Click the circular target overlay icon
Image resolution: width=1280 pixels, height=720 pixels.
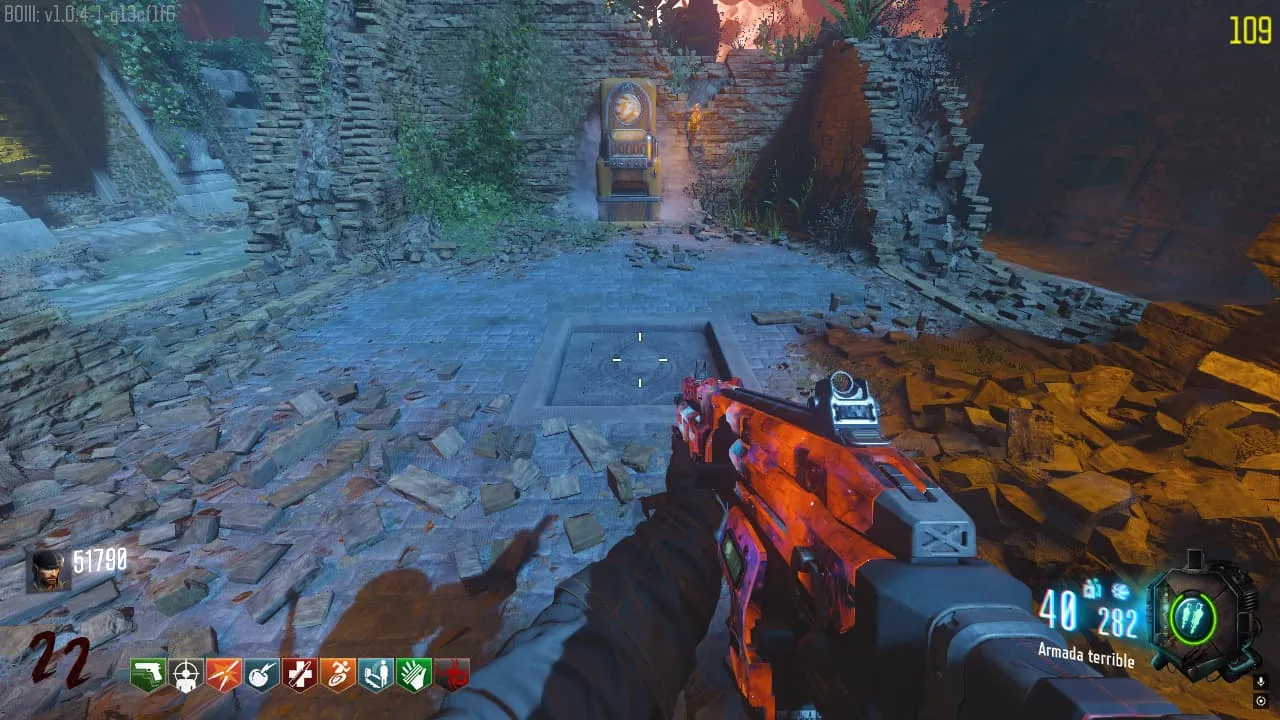(x=1260, y=700)
